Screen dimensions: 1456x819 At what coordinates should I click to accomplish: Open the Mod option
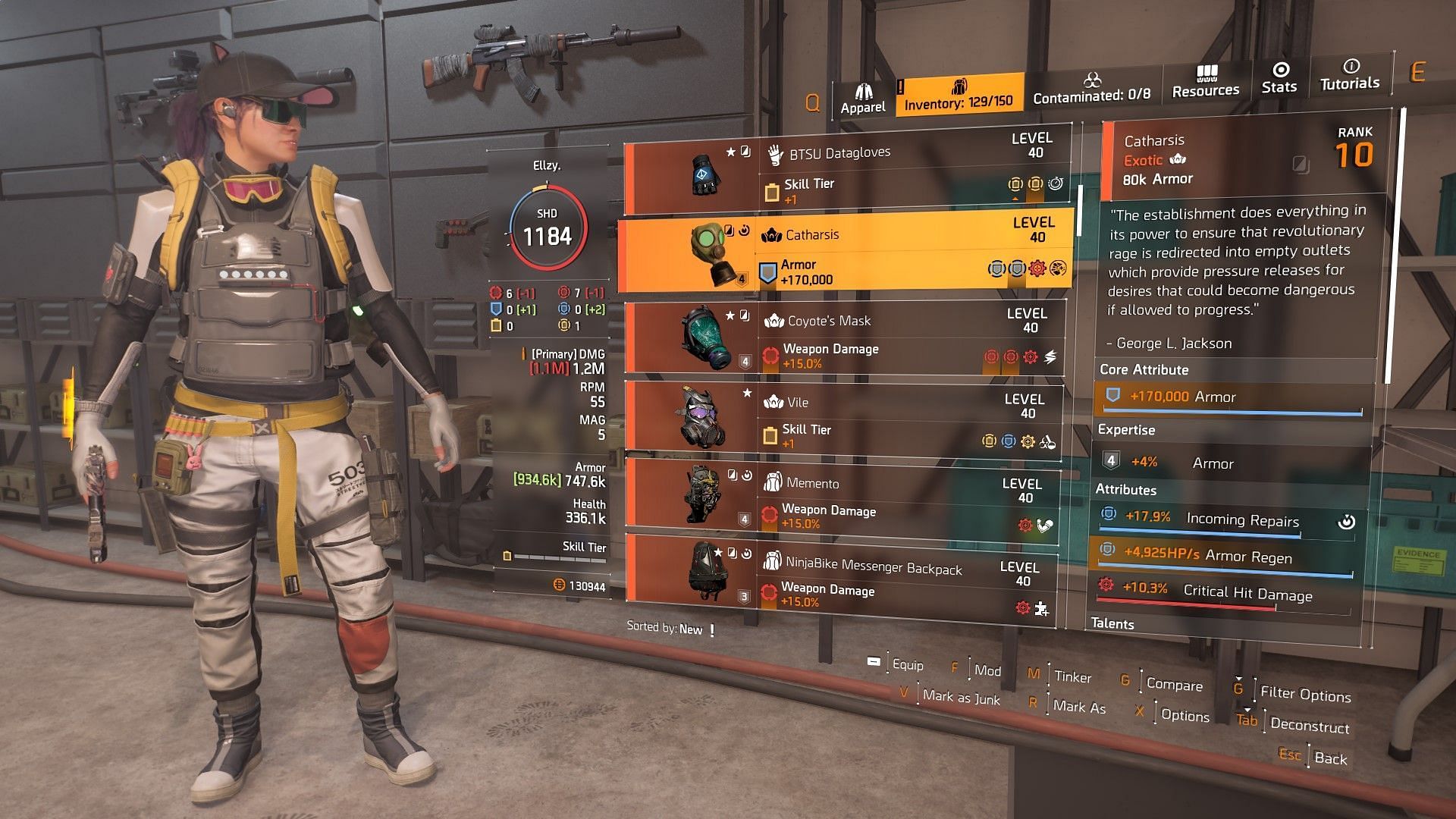[x=987, y=671]
